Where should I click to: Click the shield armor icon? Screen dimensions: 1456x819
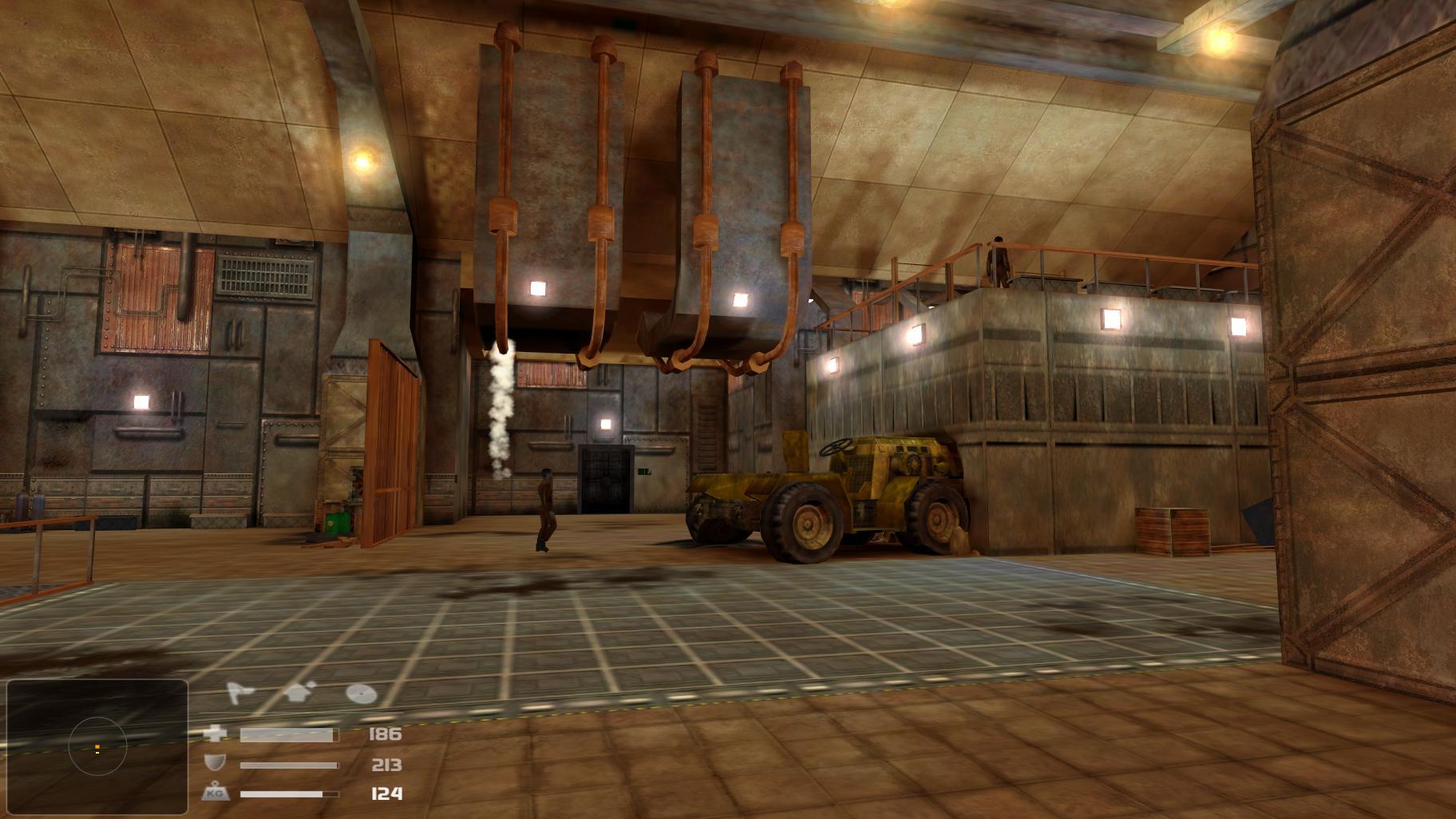(214, 764)
